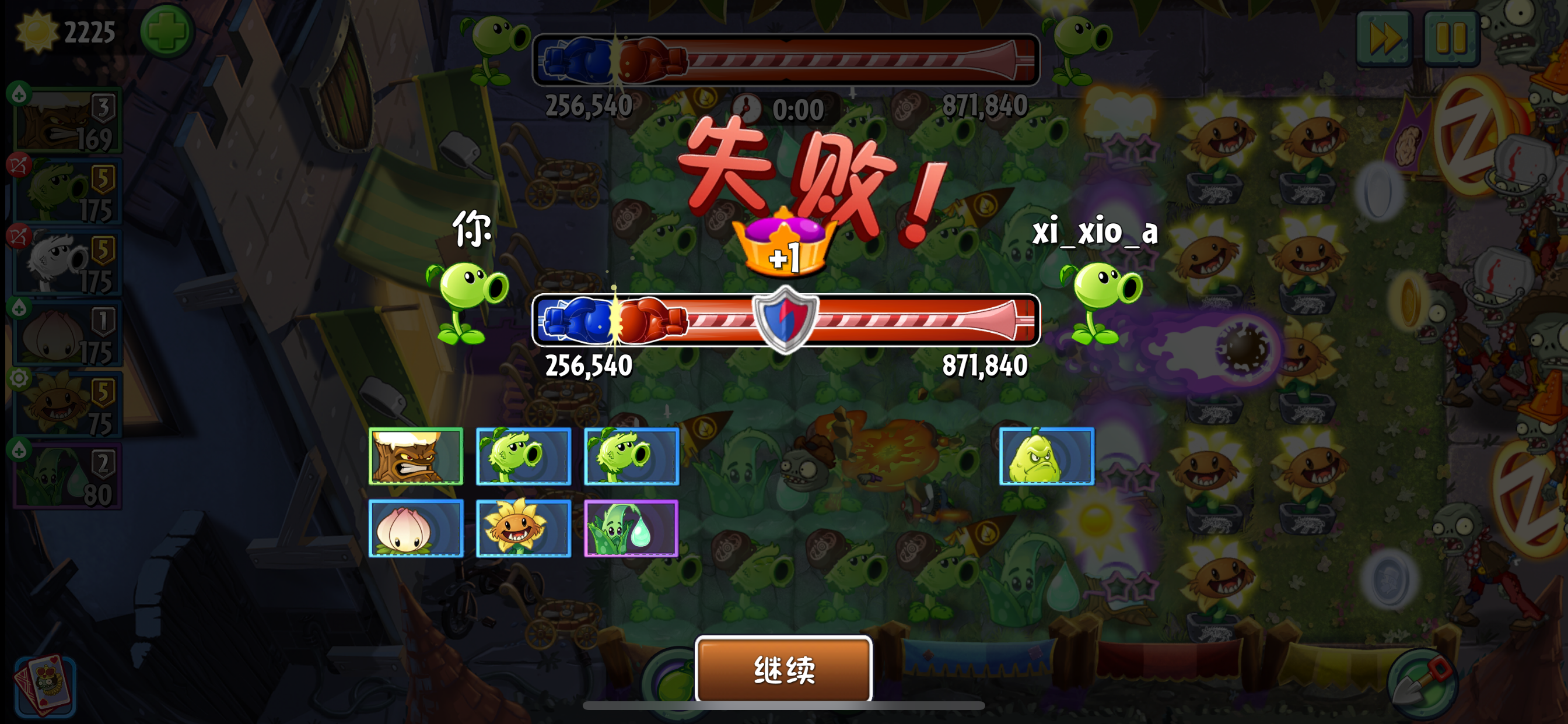Tap the Torchwood thumbnail in the results row
Screen dimensions: 1568x724
coord(417,456)
